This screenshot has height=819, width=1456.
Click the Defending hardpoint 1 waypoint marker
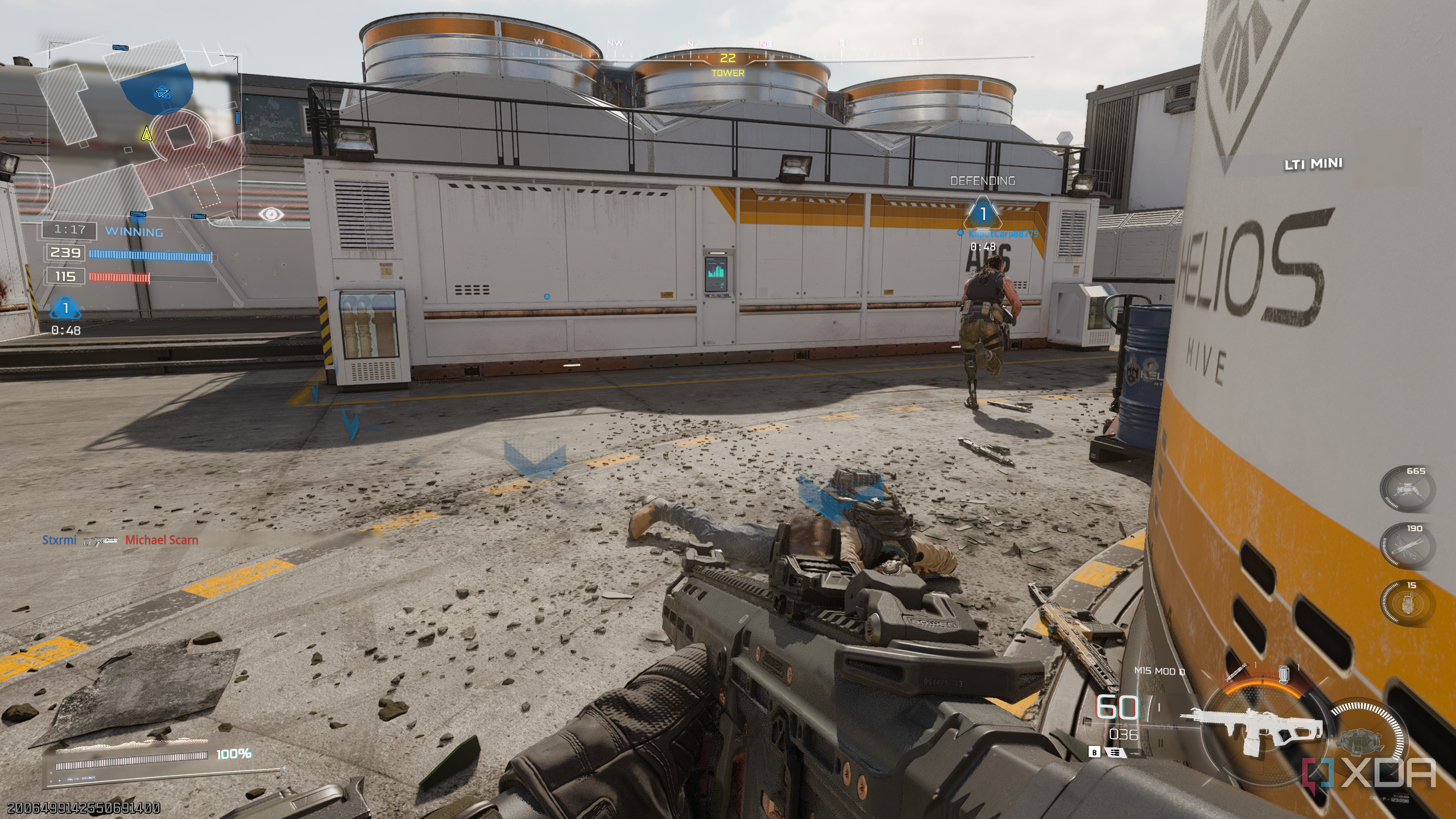pyautogui.click(x=982, y=214)
